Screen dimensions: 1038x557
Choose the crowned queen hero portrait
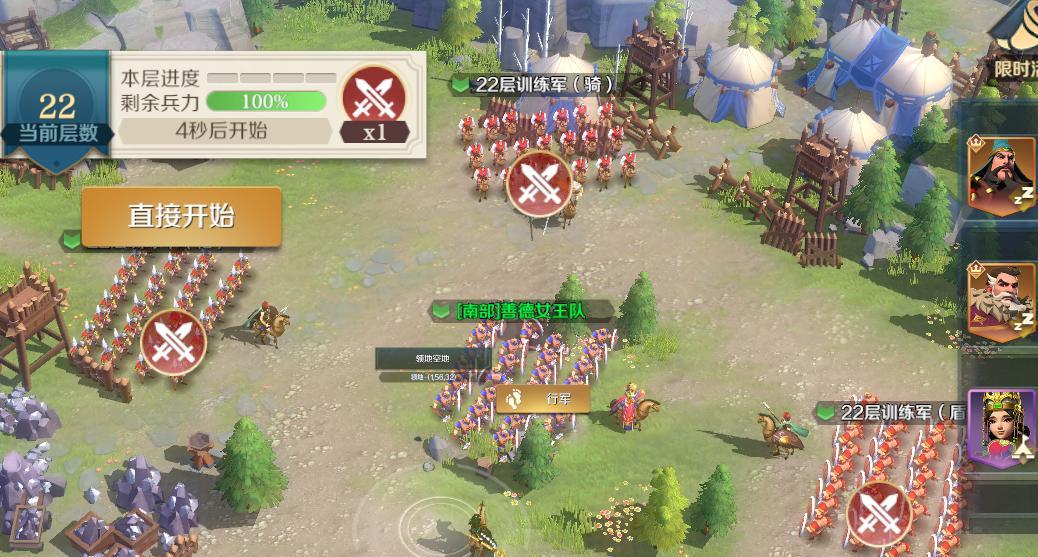[x=1003, y=424]
